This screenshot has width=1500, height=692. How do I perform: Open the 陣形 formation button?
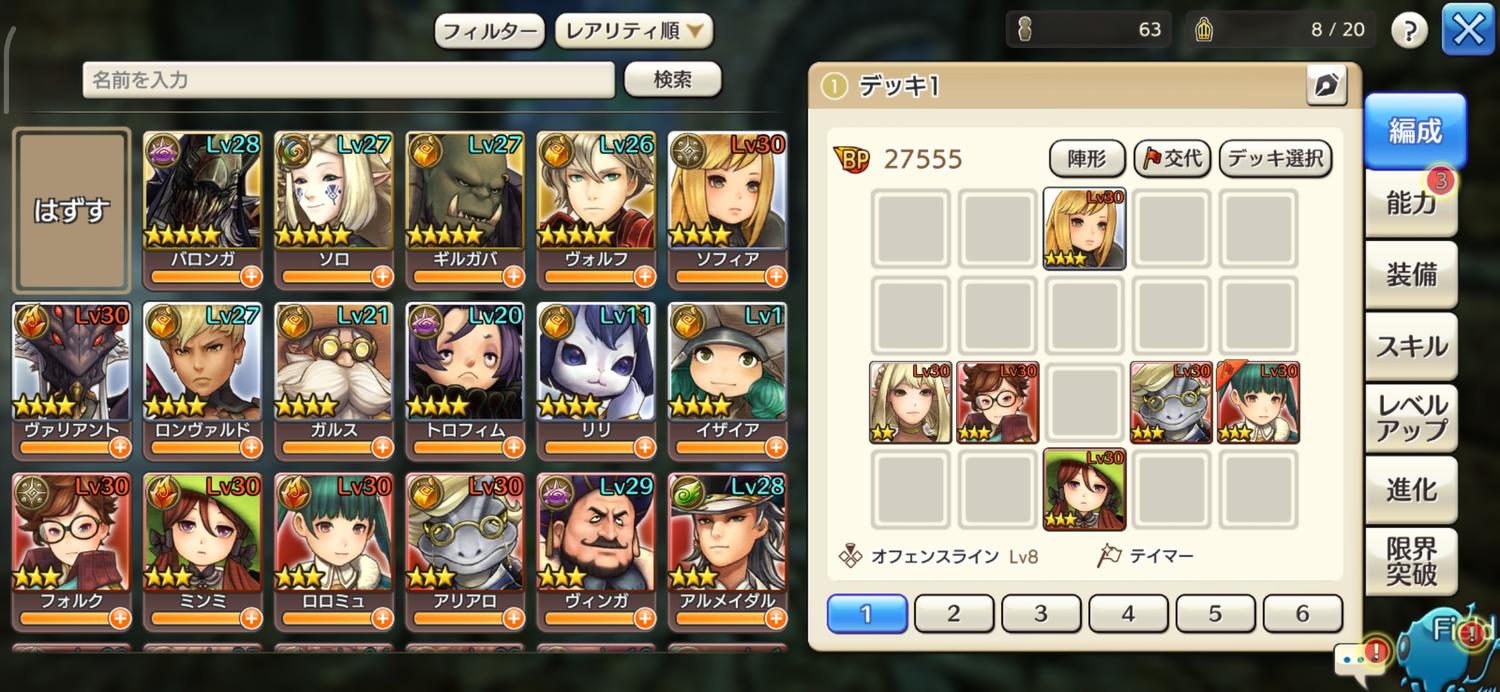coord(1087,158)
